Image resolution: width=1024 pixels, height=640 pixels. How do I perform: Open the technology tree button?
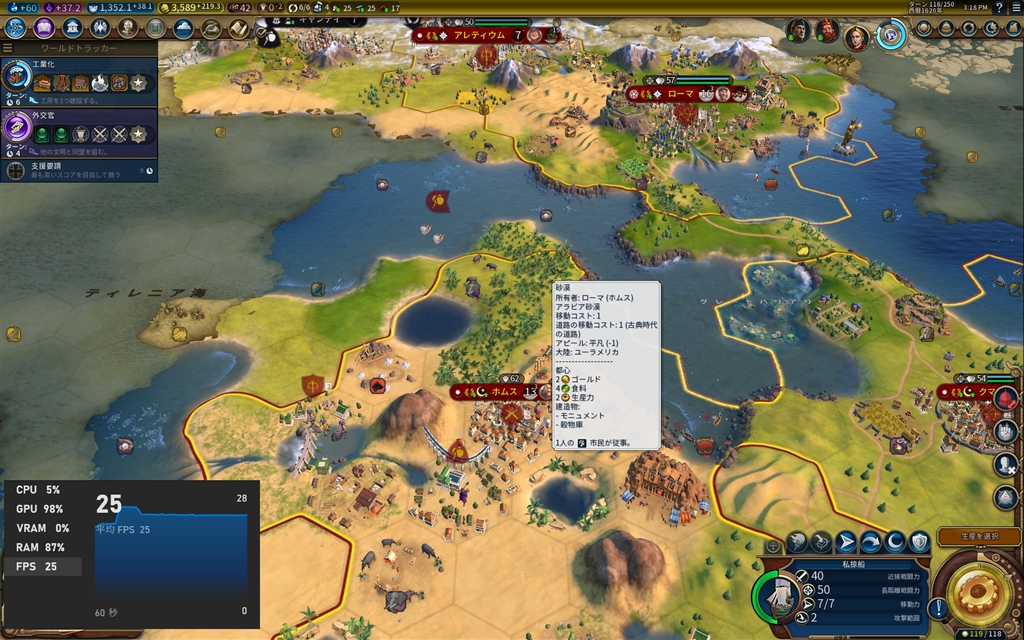point(15,28)
